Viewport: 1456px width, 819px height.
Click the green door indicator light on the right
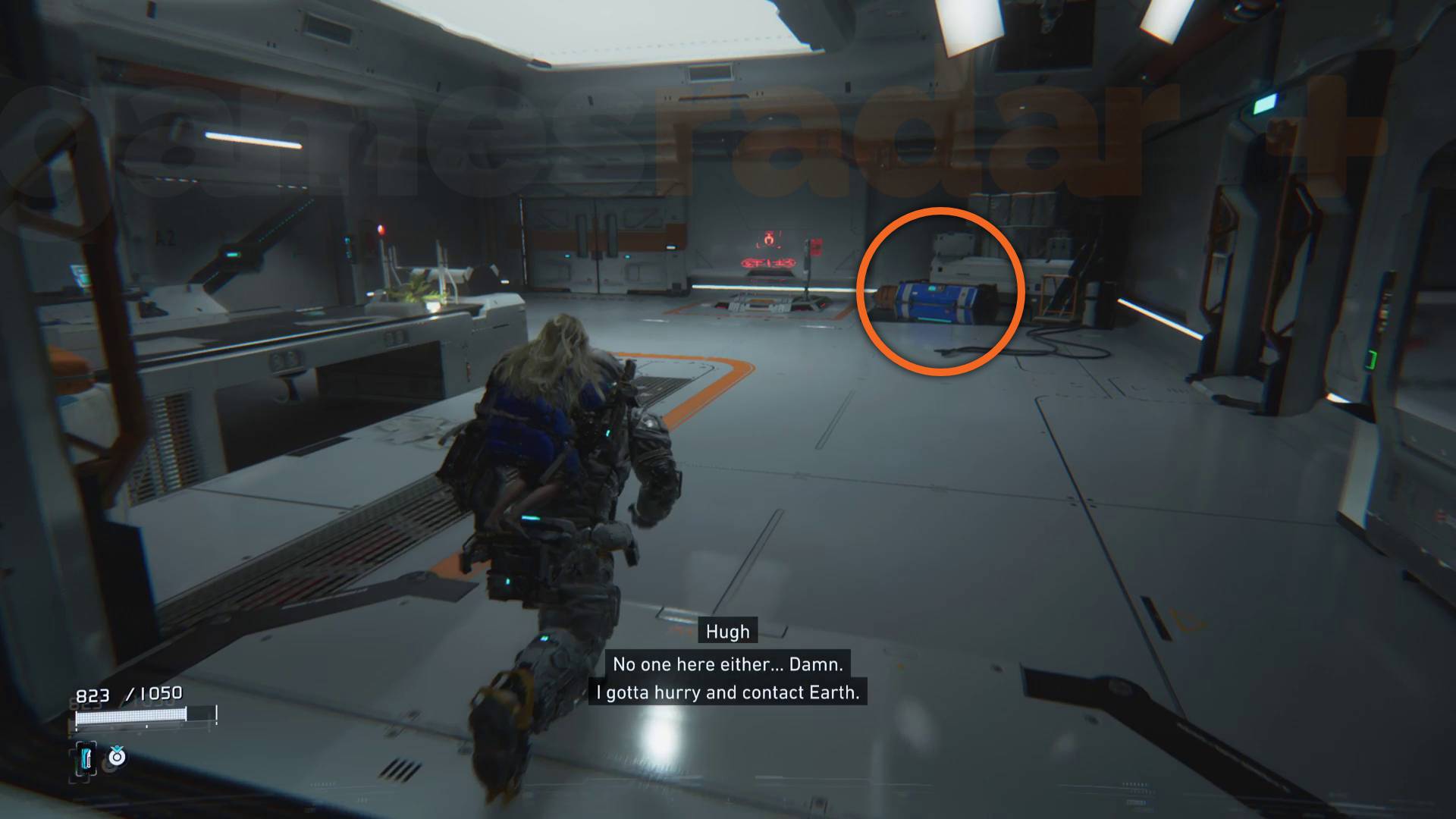coord(1370,359)
